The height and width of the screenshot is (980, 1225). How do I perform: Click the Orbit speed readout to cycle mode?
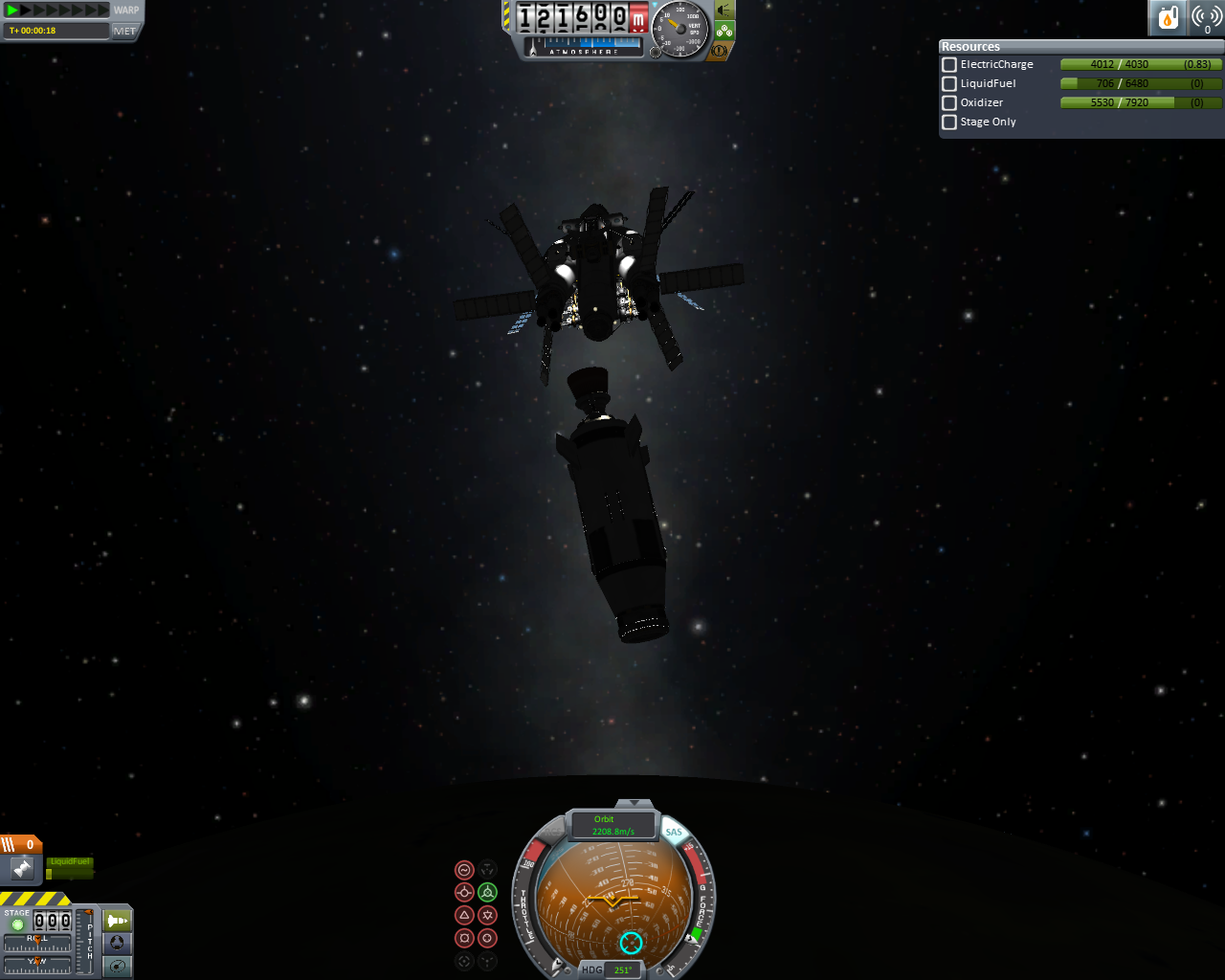coord(613,826)
